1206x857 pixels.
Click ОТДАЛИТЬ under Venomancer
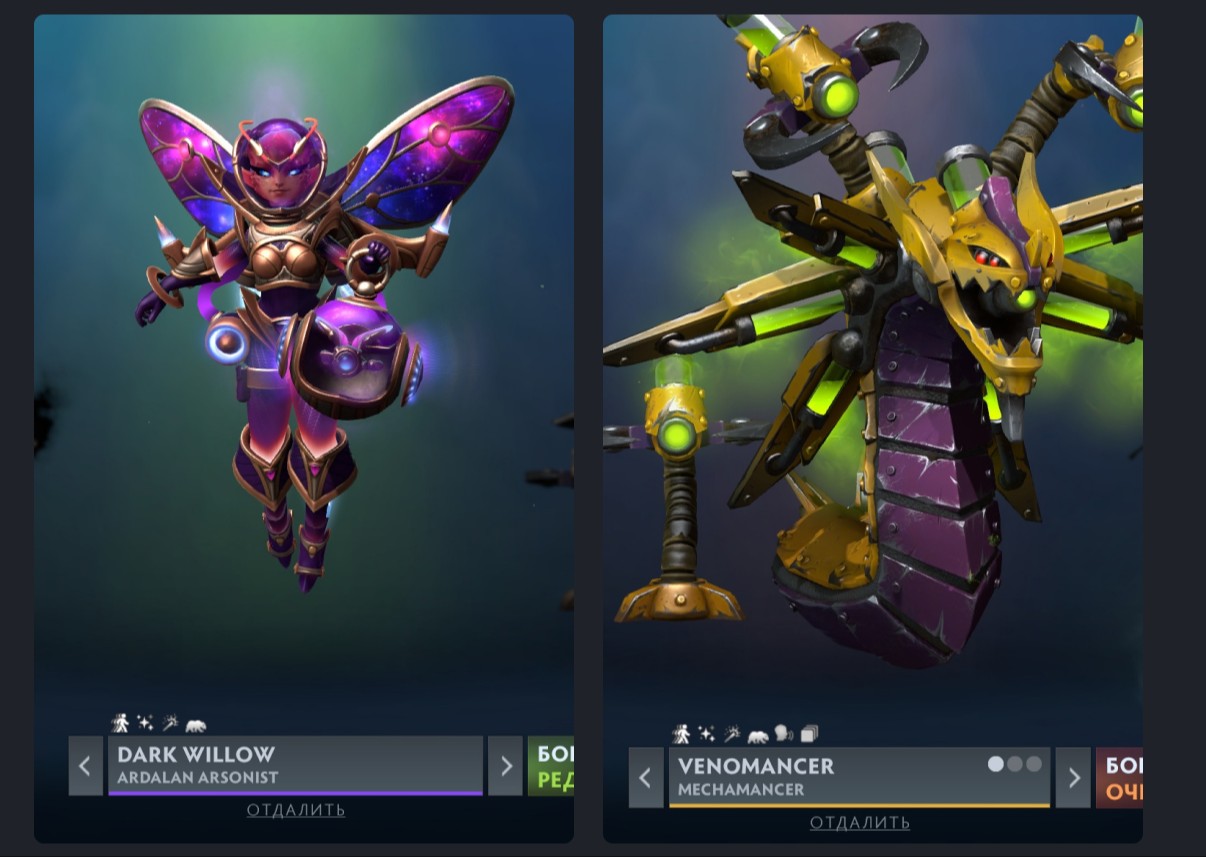(x=860, y=823)
